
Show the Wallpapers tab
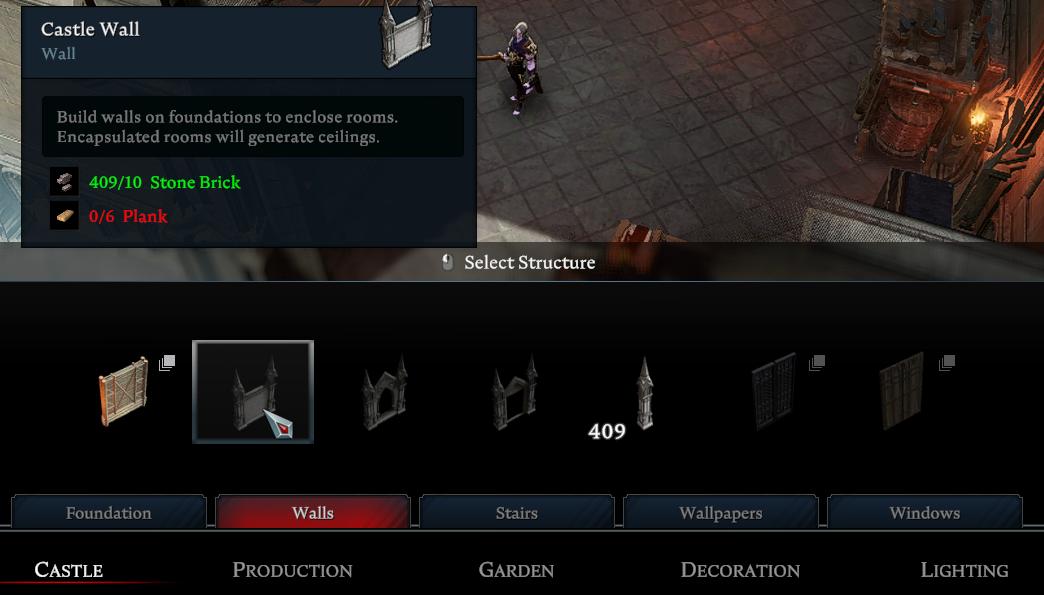(721, 513)
